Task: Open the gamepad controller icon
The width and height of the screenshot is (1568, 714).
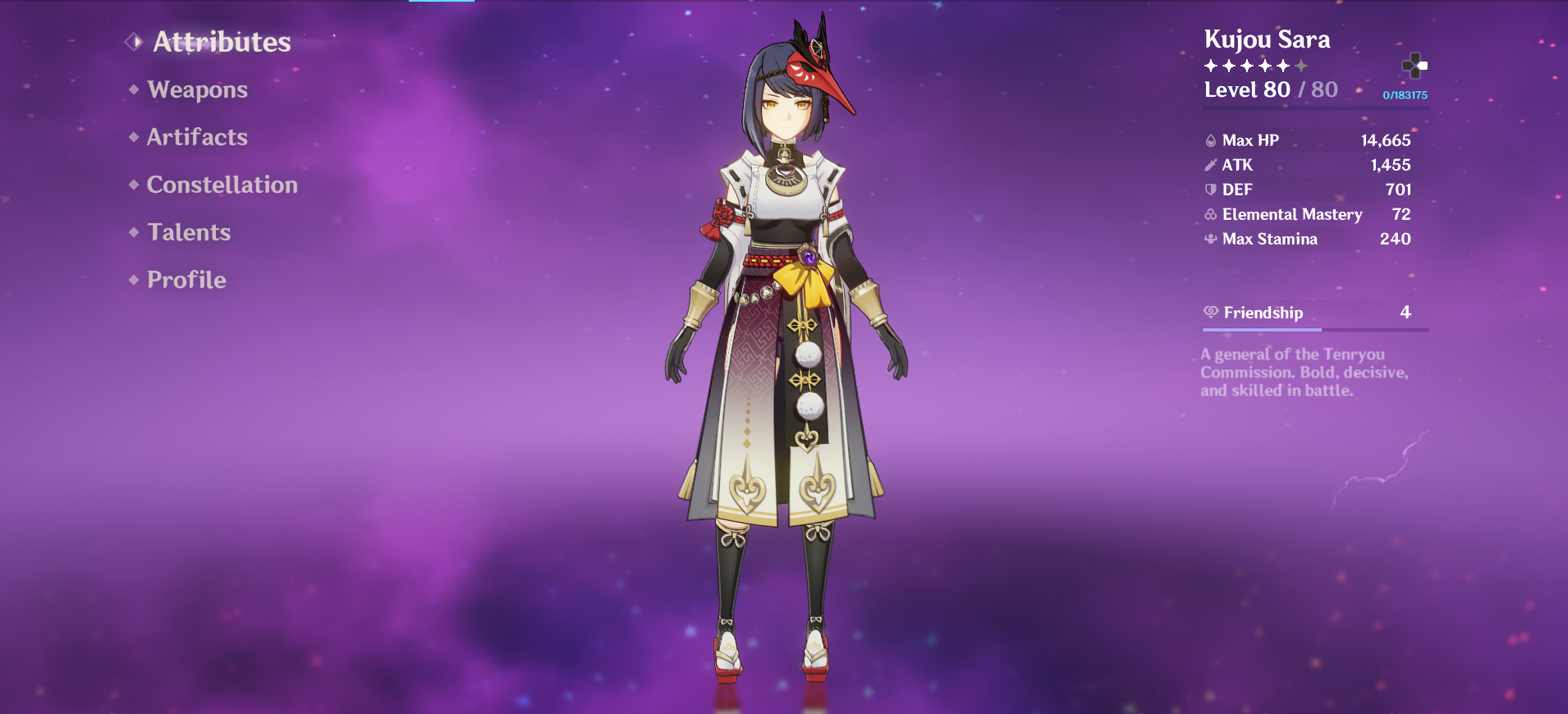Action: [x=1414, y=65]
